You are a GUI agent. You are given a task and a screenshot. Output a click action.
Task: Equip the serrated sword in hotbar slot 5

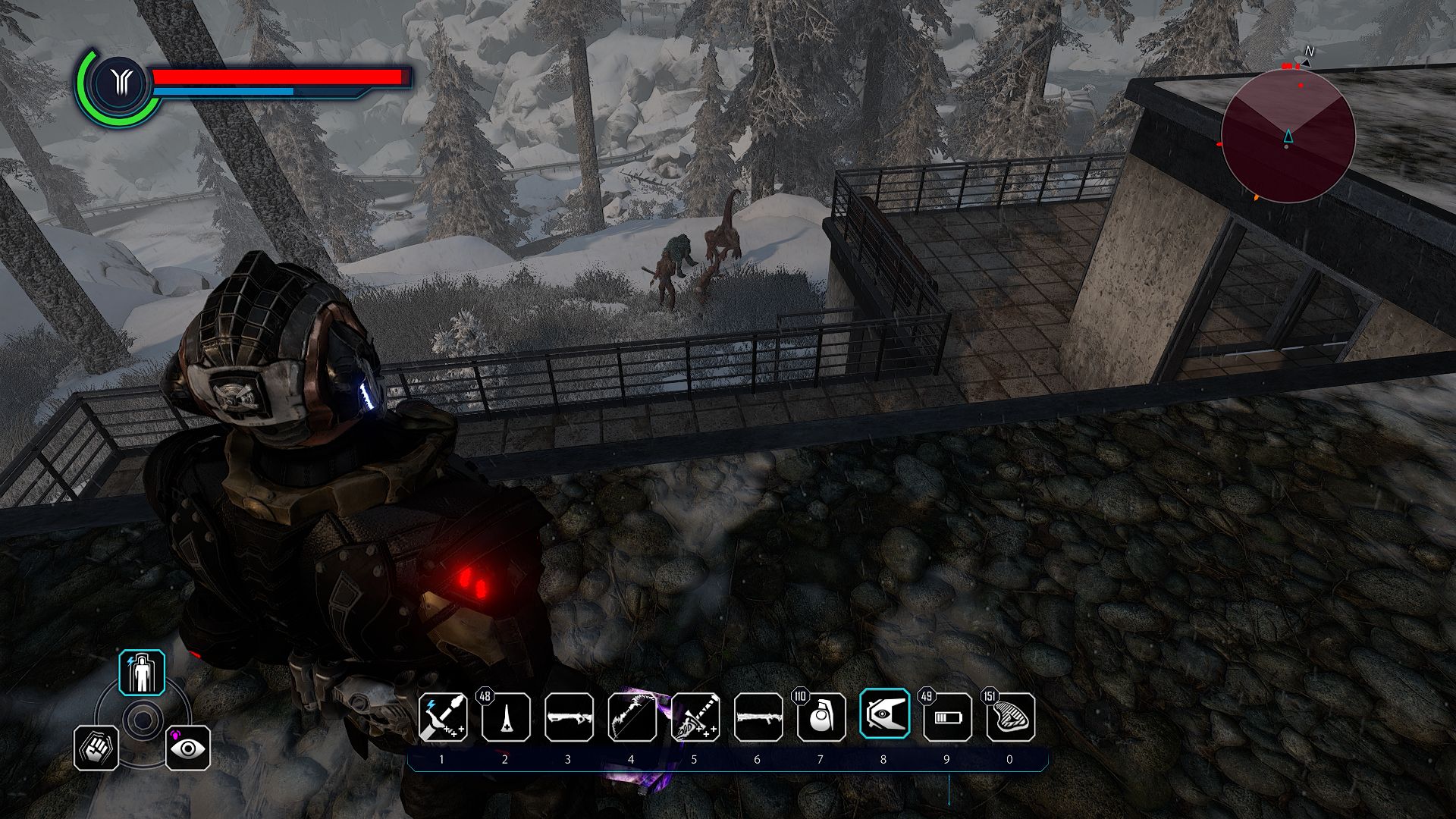[x=695, y=719]
